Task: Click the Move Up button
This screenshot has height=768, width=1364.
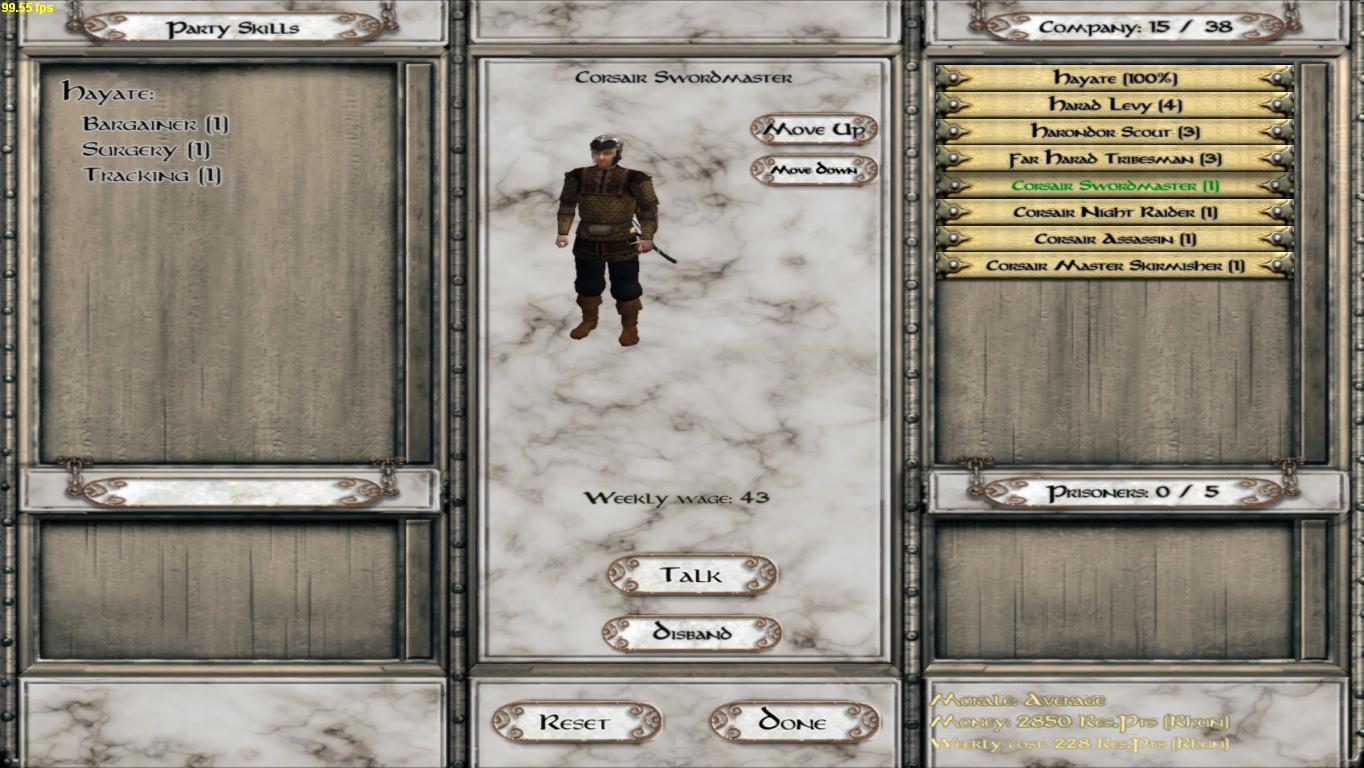Action: [814, 129]
